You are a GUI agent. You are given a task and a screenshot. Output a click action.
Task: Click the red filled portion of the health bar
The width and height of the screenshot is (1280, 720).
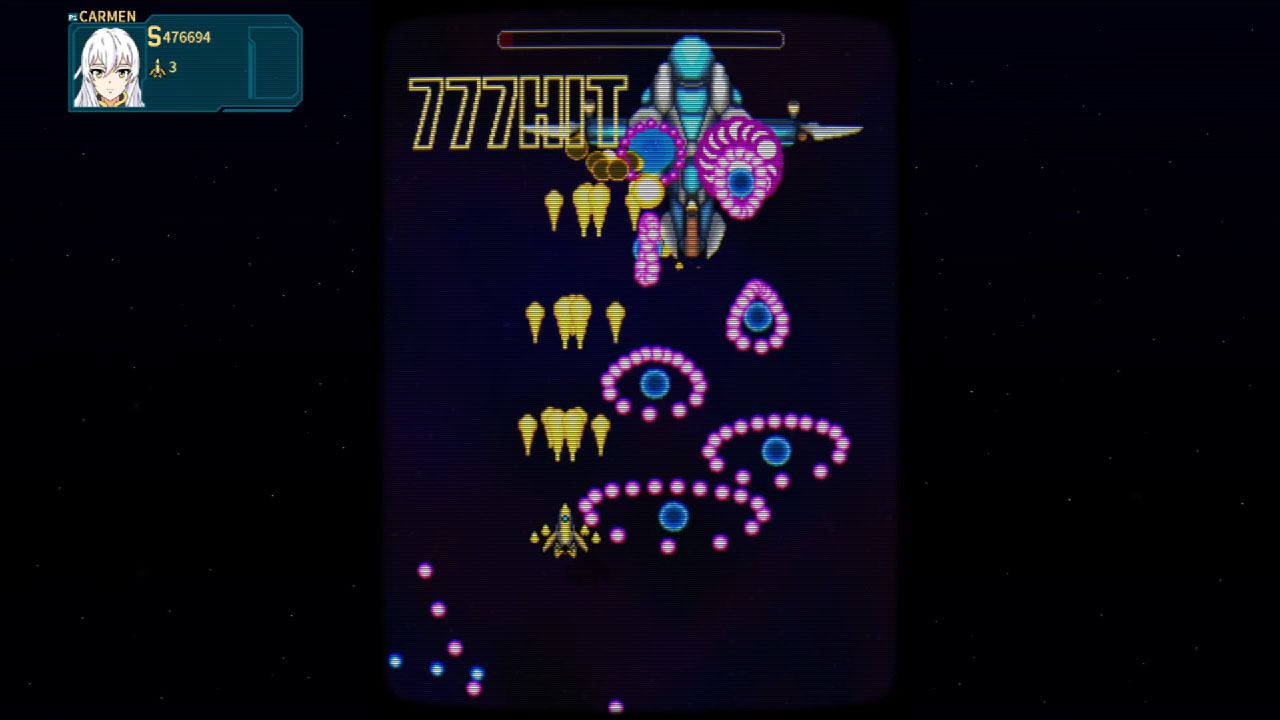pos(505,39)
